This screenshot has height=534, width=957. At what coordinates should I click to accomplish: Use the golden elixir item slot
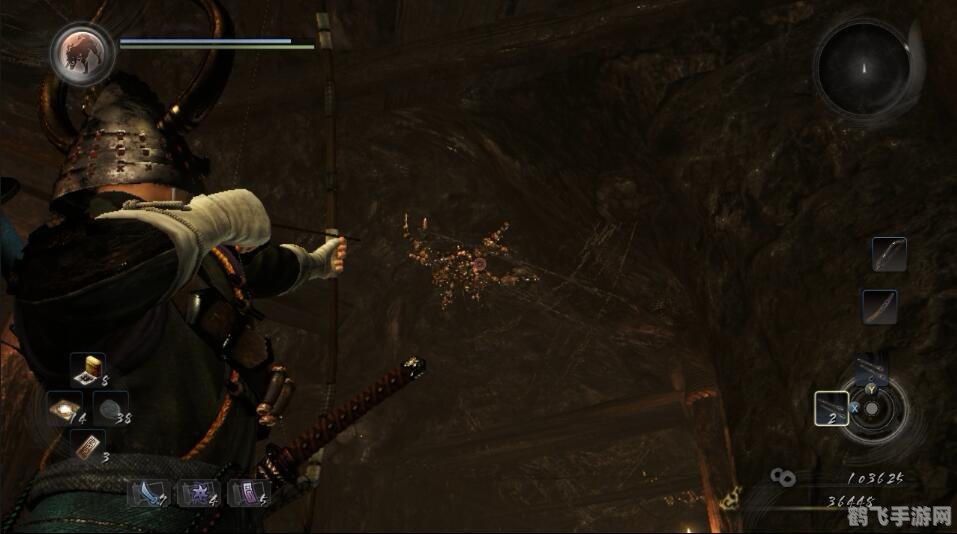(x=89, y=369)
